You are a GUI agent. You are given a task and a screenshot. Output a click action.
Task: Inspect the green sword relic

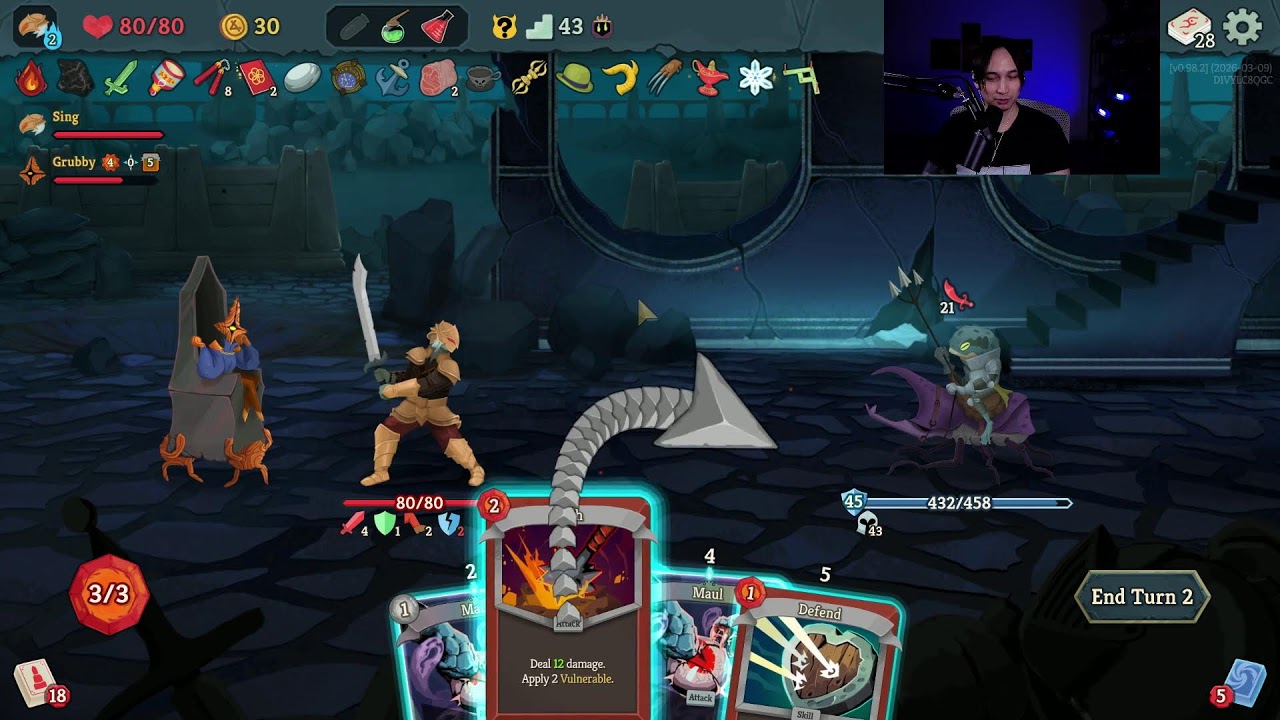pyautogui.click(x=119, y=78)
